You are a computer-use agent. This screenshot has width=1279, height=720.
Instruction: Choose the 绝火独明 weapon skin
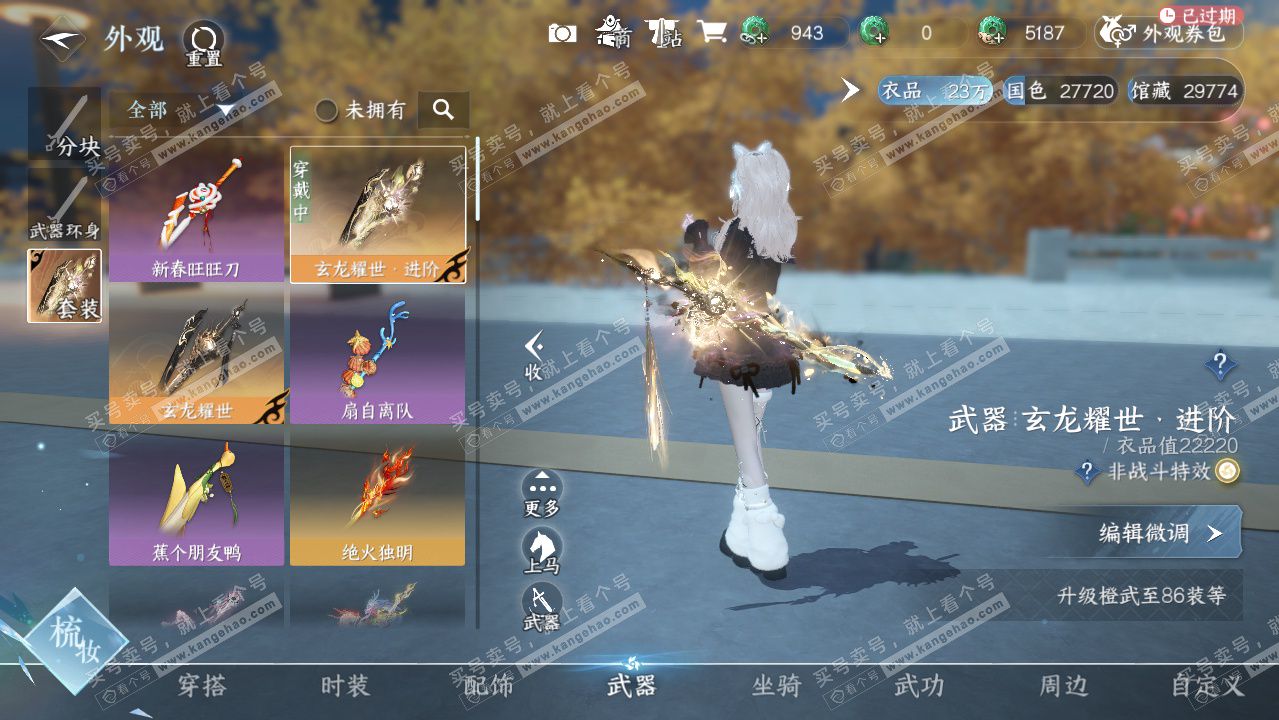click(378, 498)
